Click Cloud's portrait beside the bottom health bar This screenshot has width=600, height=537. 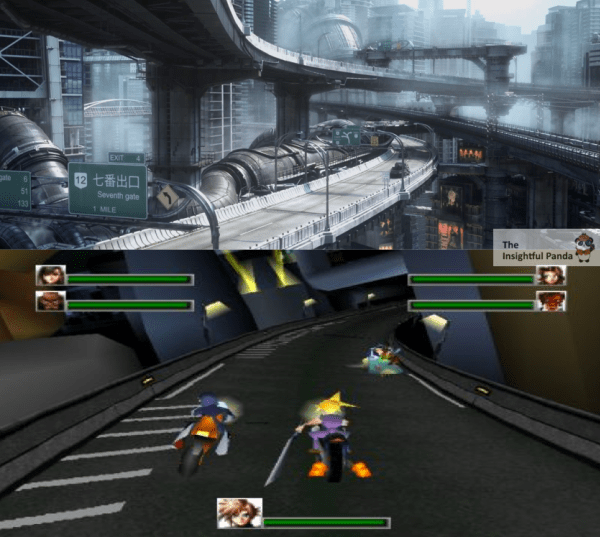click(240, 513)
